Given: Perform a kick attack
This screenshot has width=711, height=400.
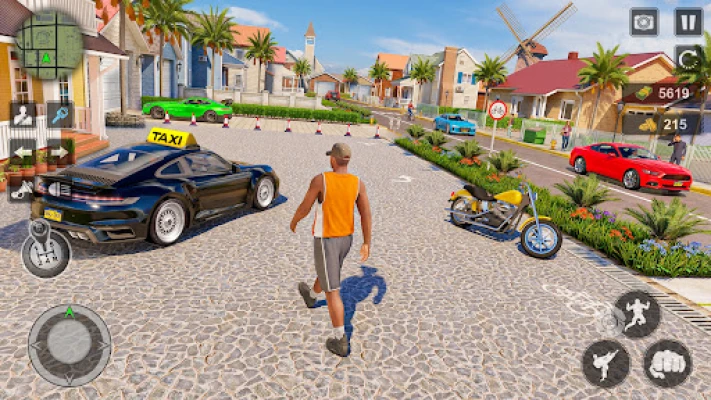Looking at the screenshot, I should [606, 362].
